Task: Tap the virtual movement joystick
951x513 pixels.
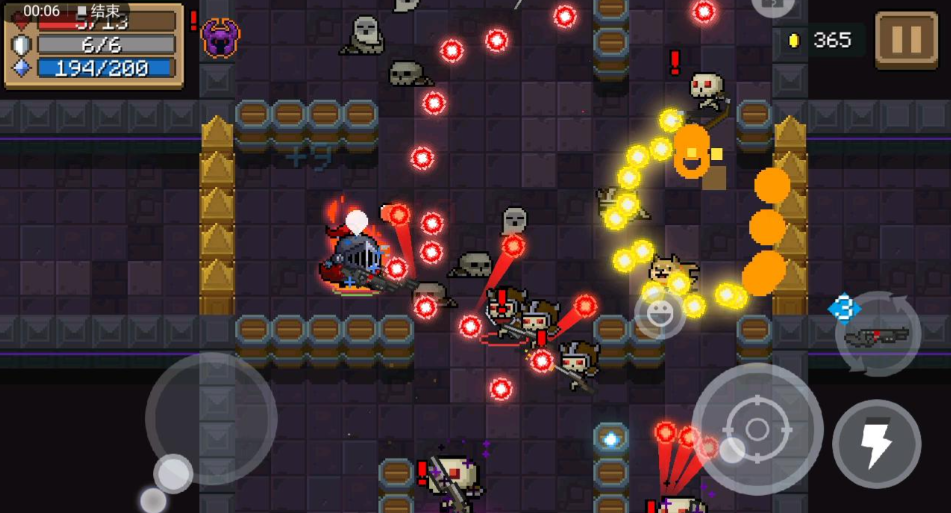Action: pos(211,419)
